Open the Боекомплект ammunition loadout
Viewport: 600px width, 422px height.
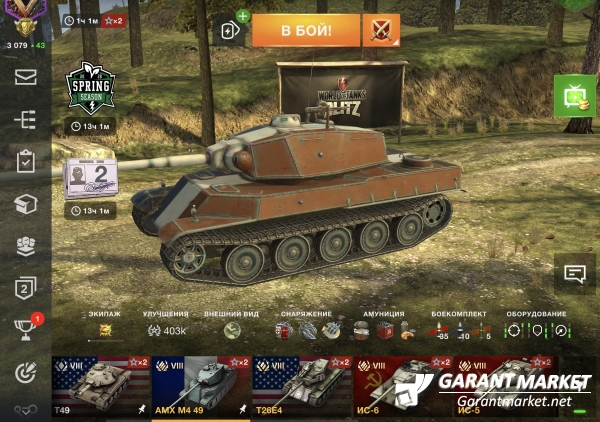pyautogui.click(x=460, y=329)
